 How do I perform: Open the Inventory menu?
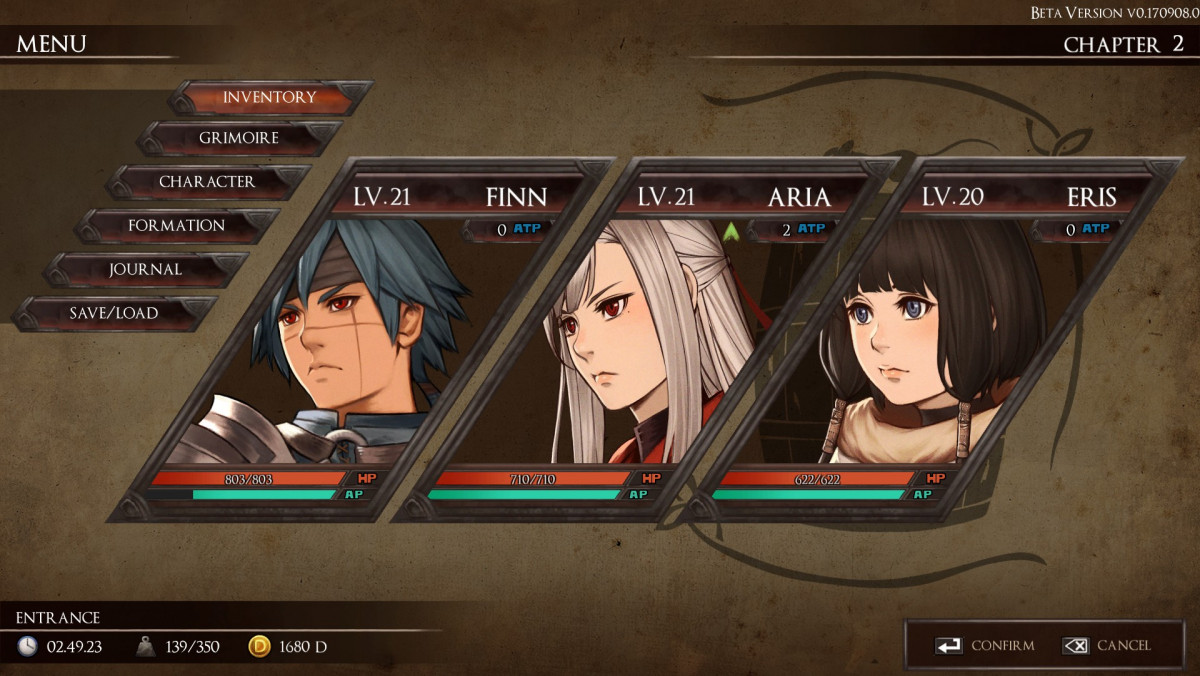(x=269, y=97)
